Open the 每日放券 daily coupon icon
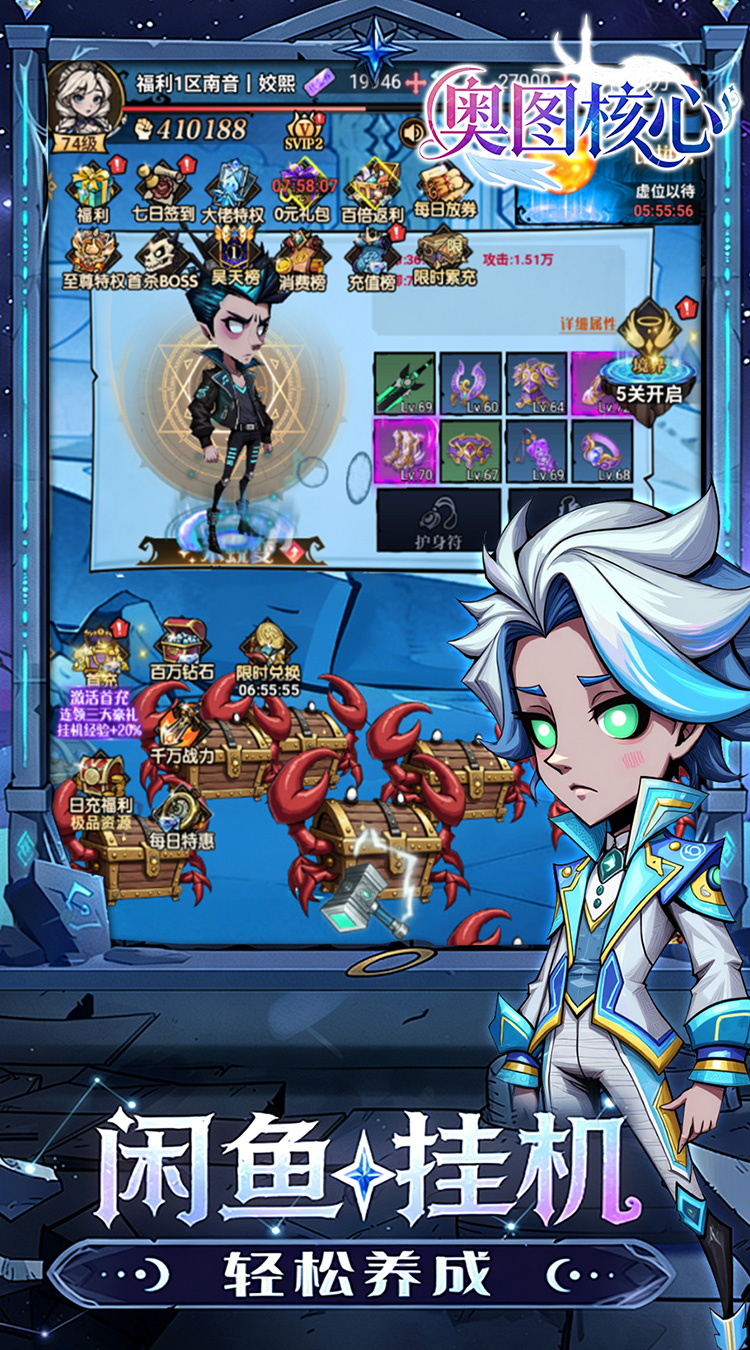Screen dimensions: 750x1350 pyautogui.click(x=445, y=188)
